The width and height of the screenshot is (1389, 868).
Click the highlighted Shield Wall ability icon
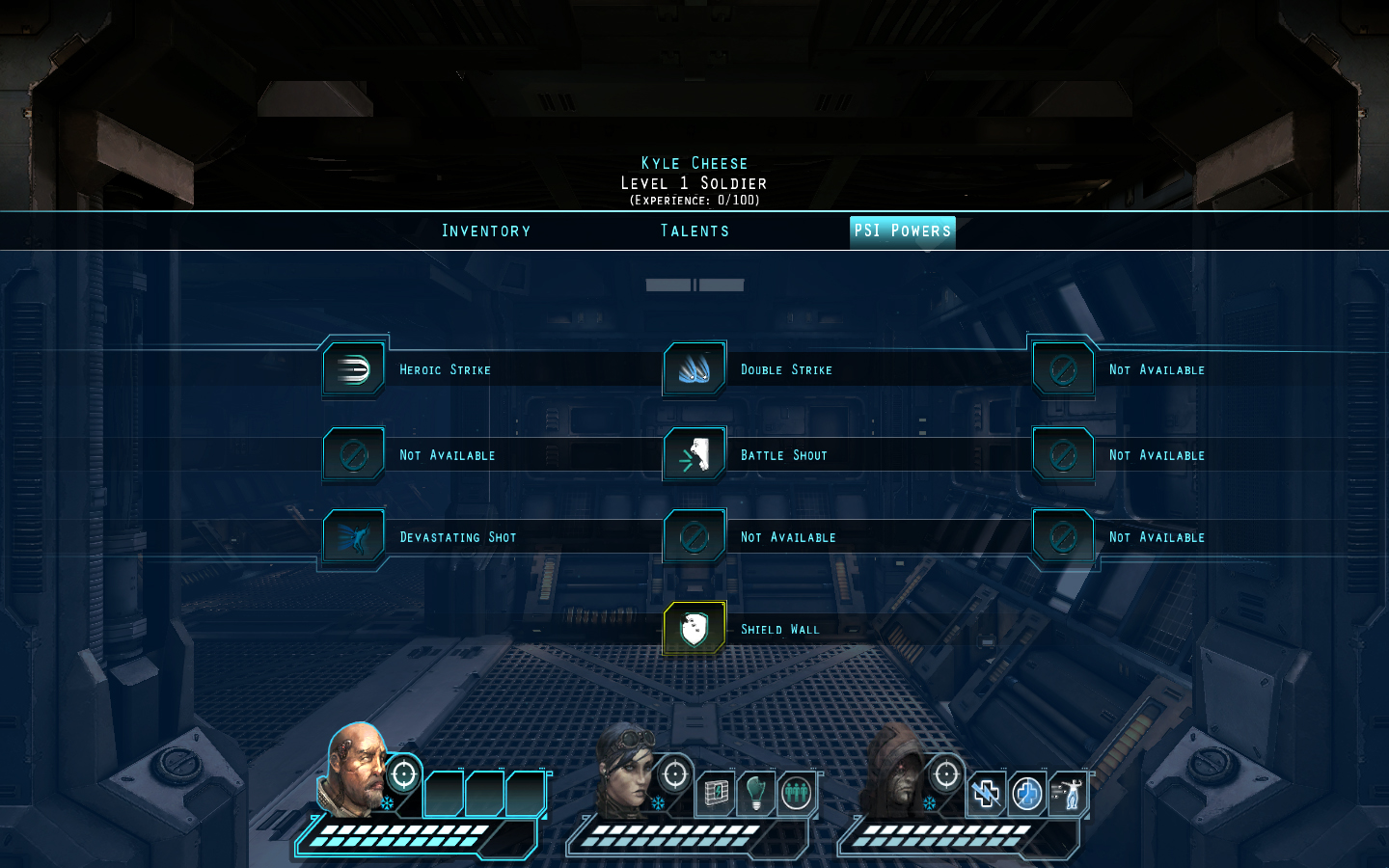694,627
